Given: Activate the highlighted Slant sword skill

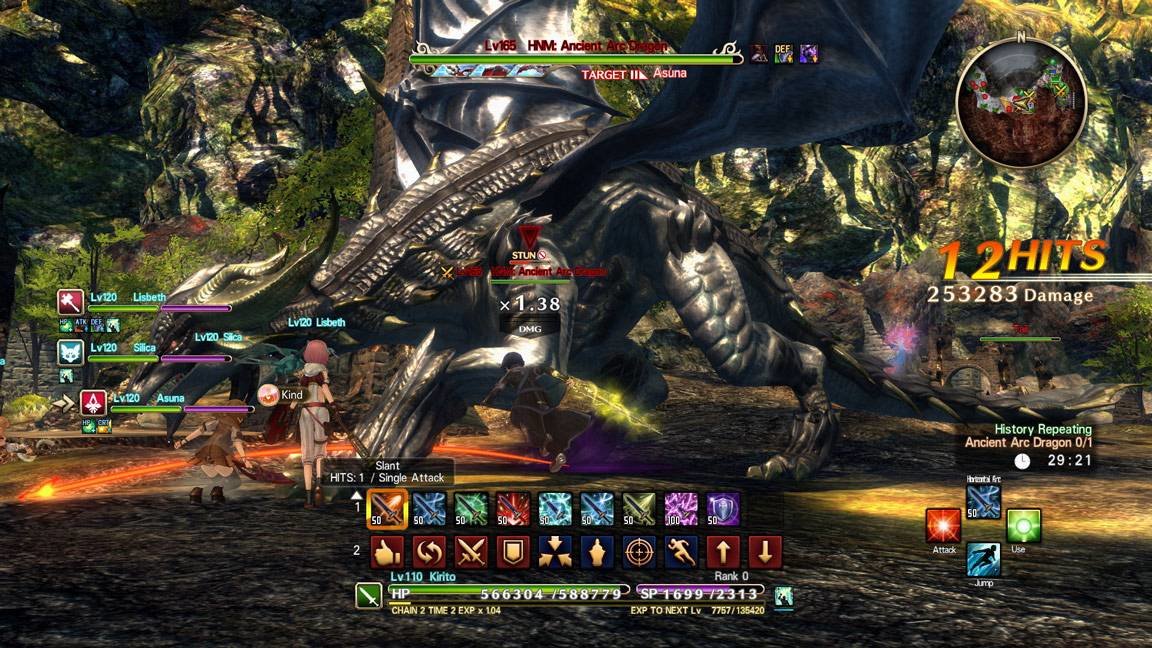Looking at the screenshot, I should [387, 509].
